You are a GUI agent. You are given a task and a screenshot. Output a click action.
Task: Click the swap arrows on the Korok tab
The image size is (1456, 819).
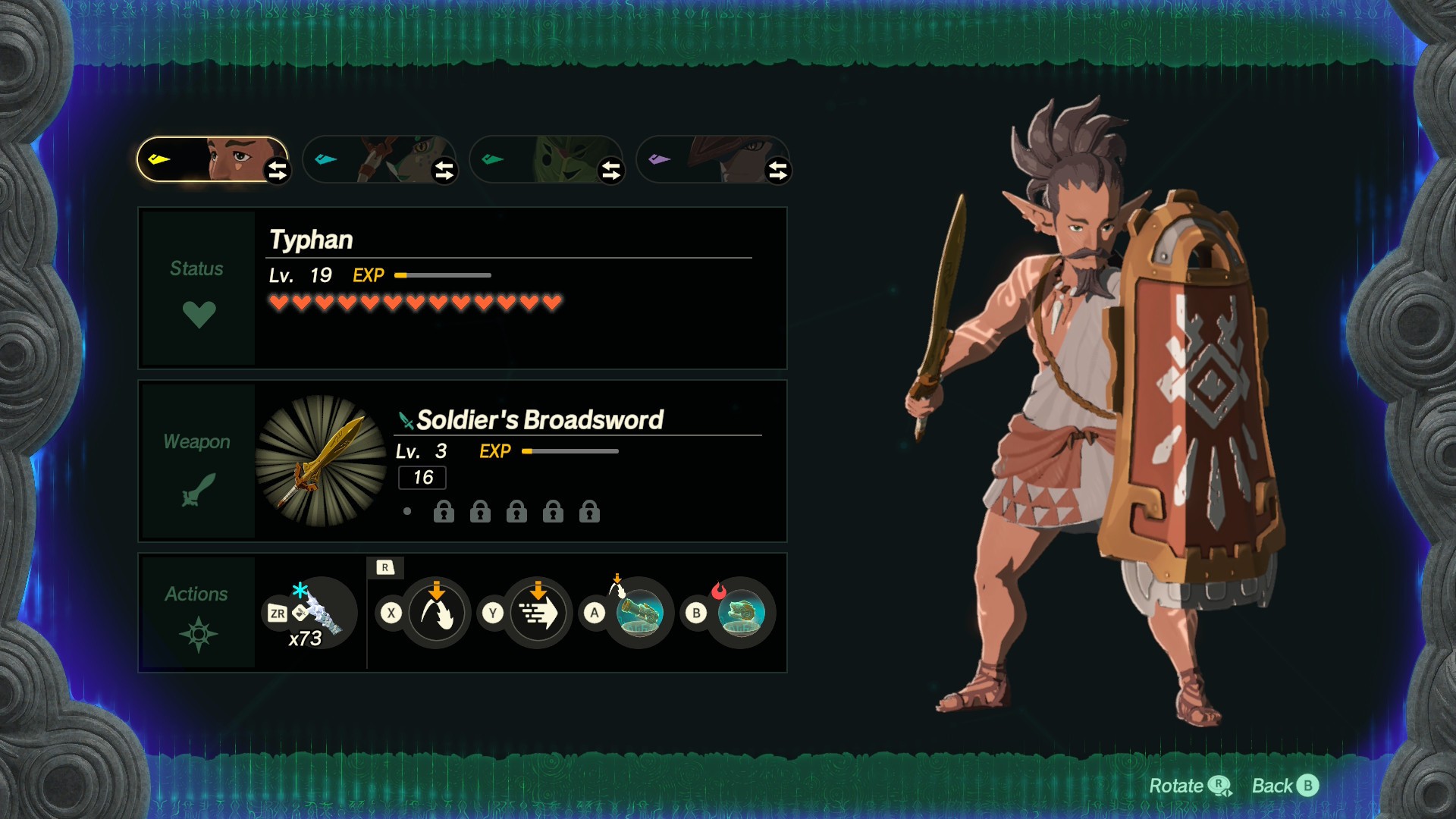tap(611, 171)
